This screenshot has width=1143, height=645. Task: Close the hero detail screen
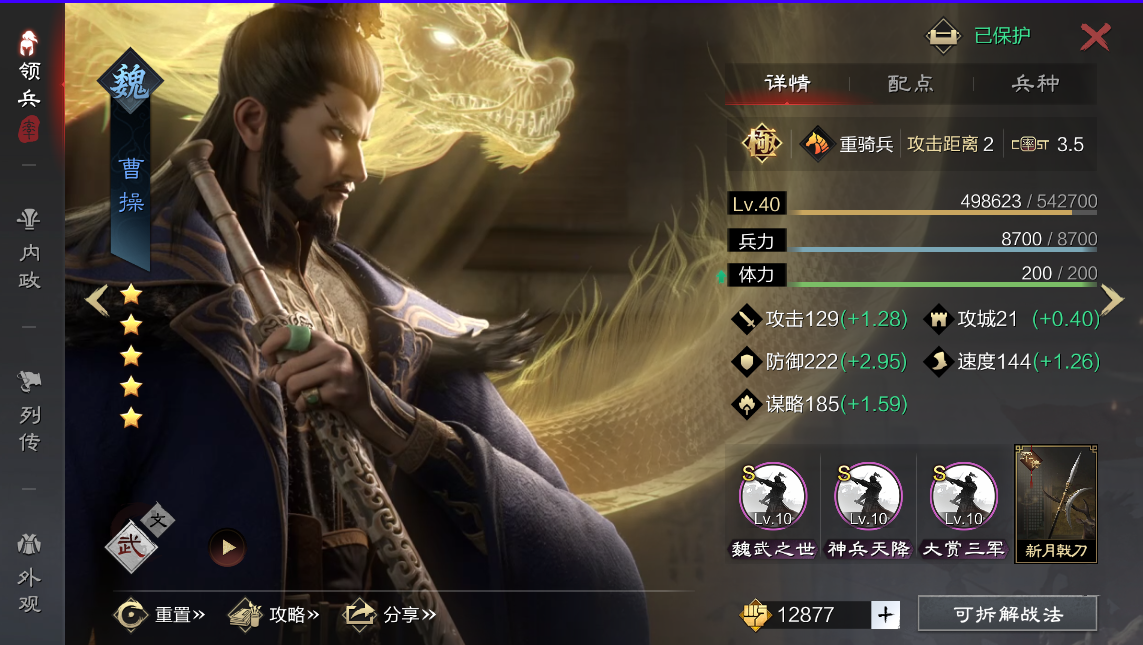click(1095, 37)
